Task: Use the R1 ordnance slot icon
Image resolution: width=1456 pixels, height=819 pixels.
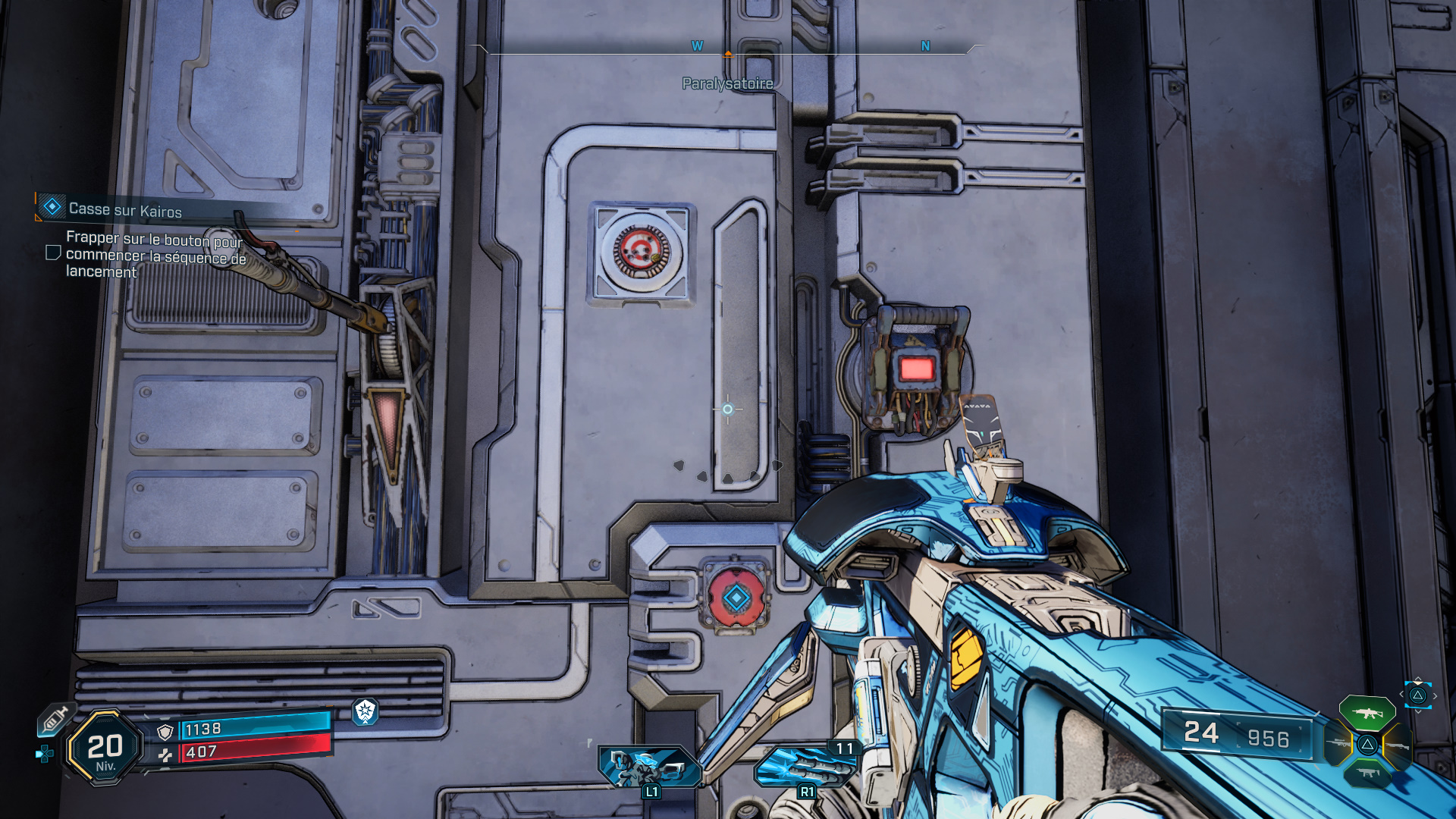Action: 804,767
